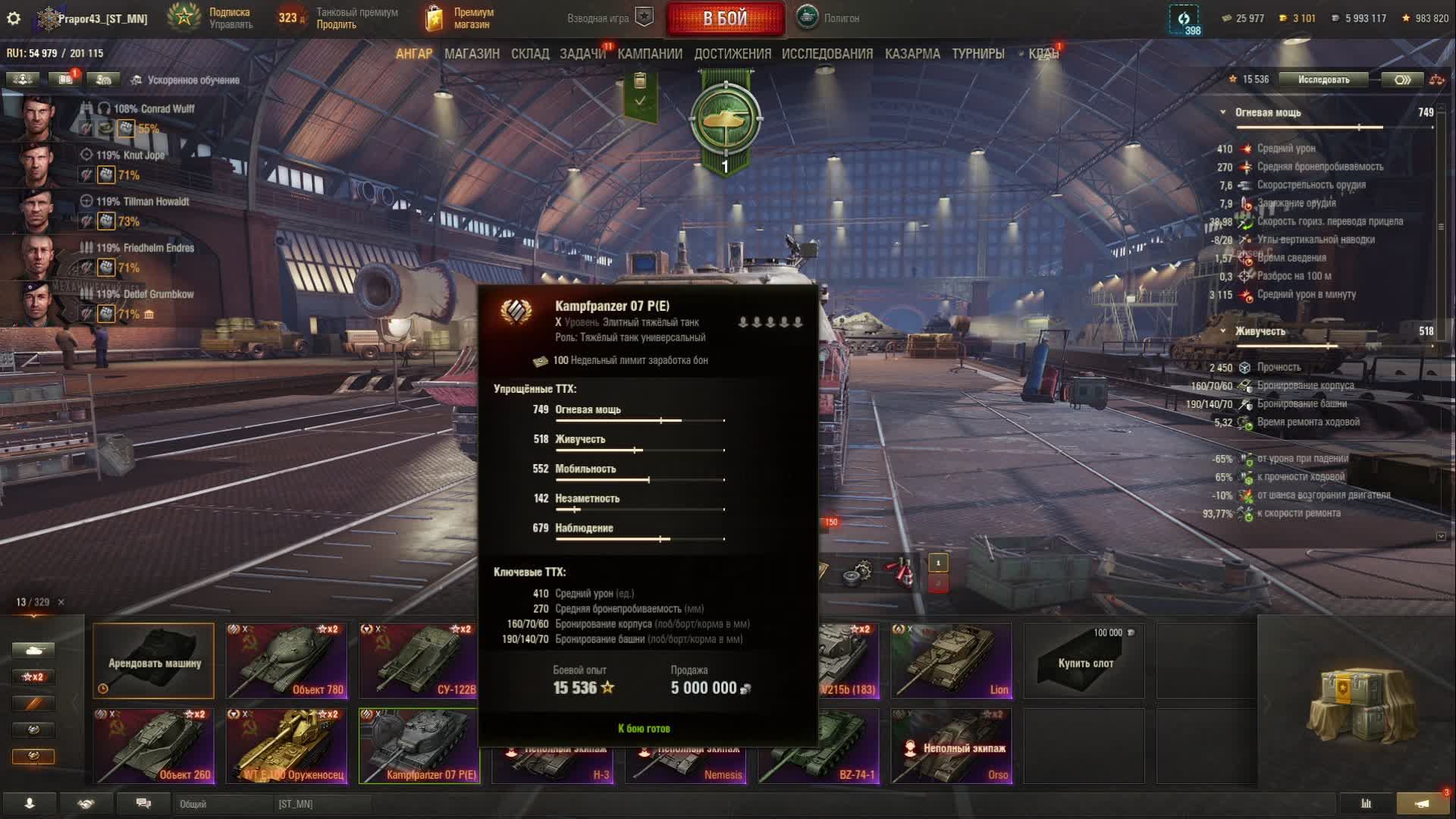Viewport: 1456px width, 819px height.
Task: Open the ЗАДАЧИ tab
Action: [582, 54]
